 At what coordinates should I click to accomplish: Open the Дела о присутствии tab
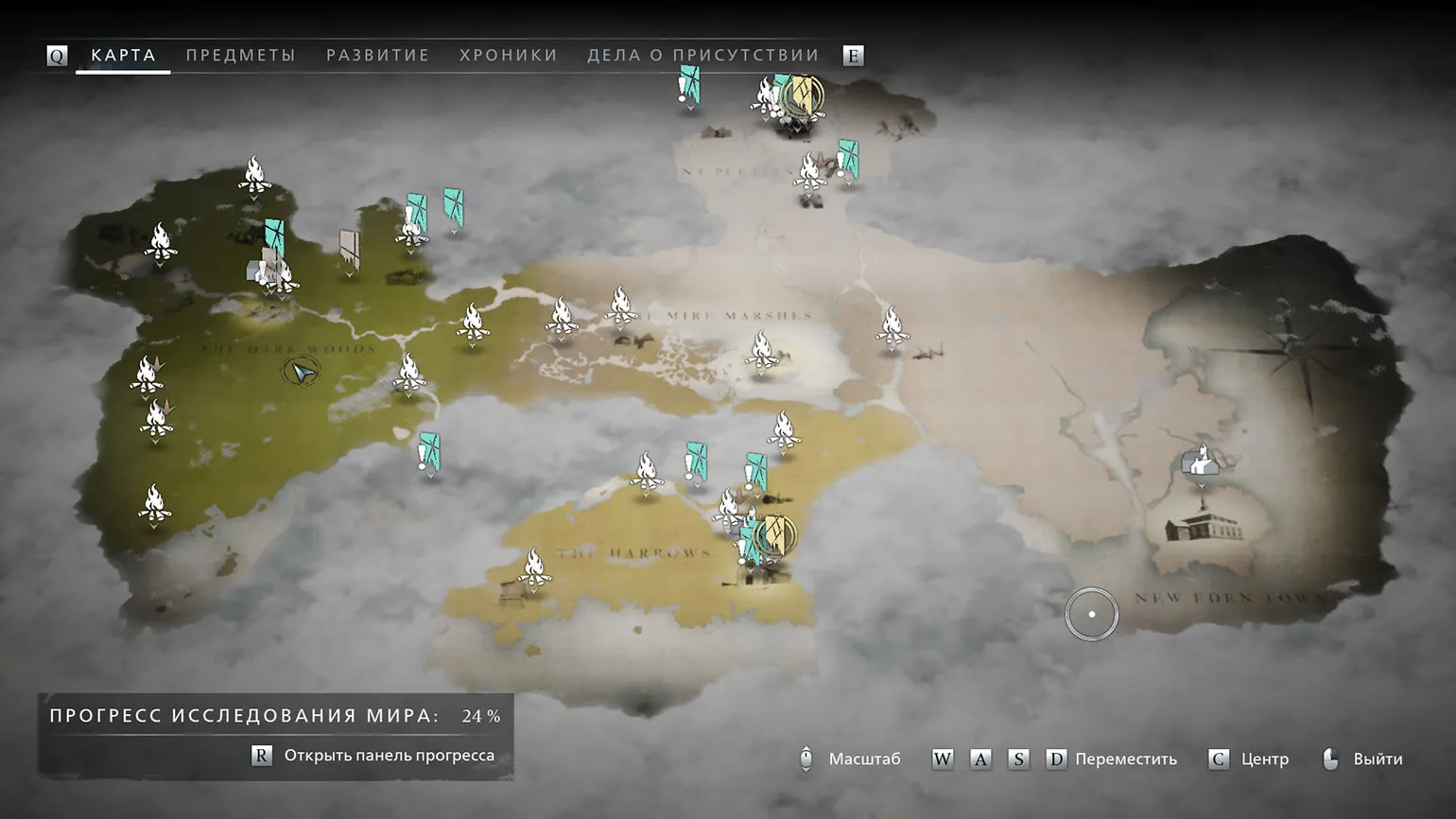702,55
